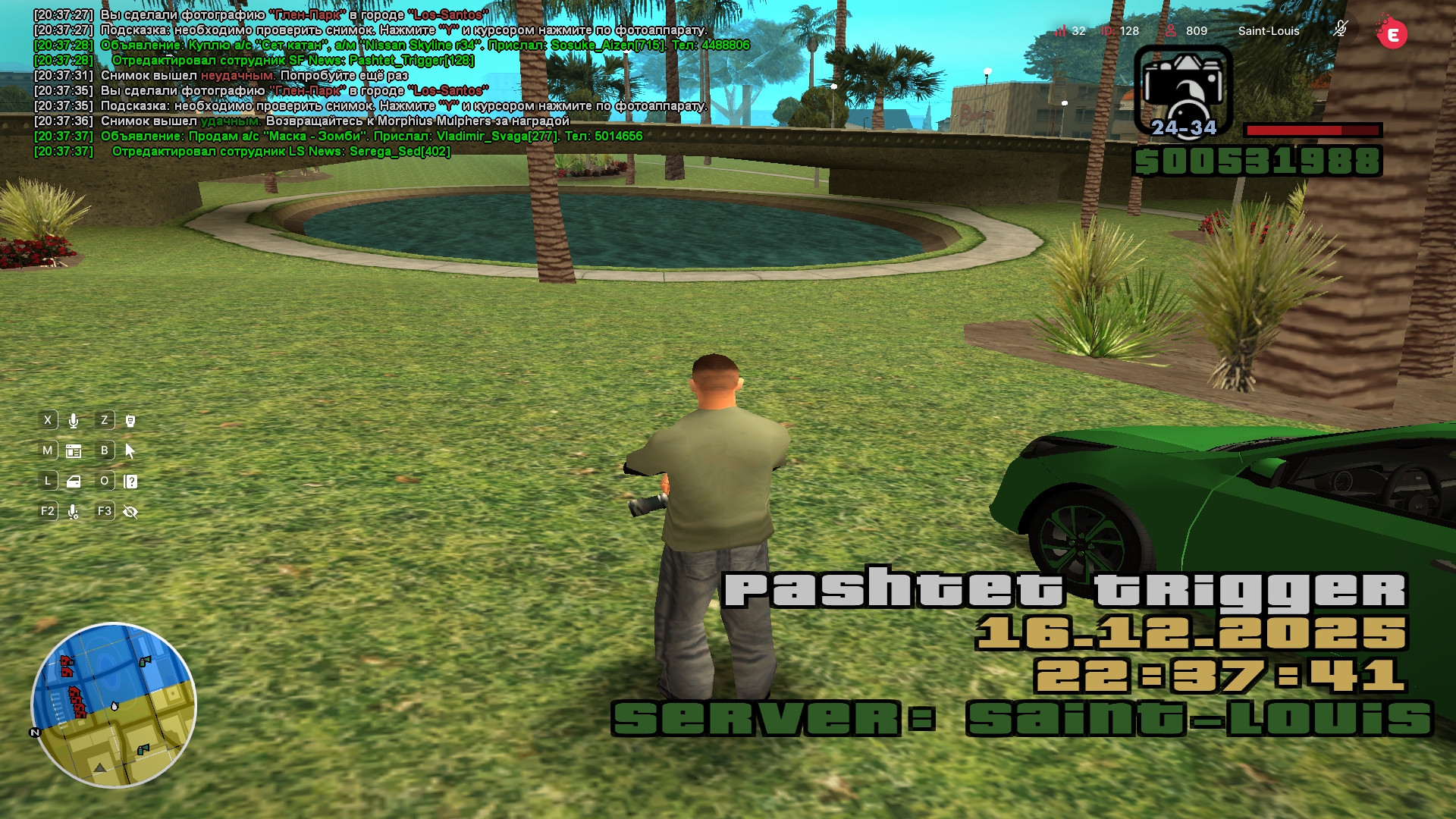Open the microphone settings gear icon
The height and width of the screenshot is (819, 1456).
point(74,512)
